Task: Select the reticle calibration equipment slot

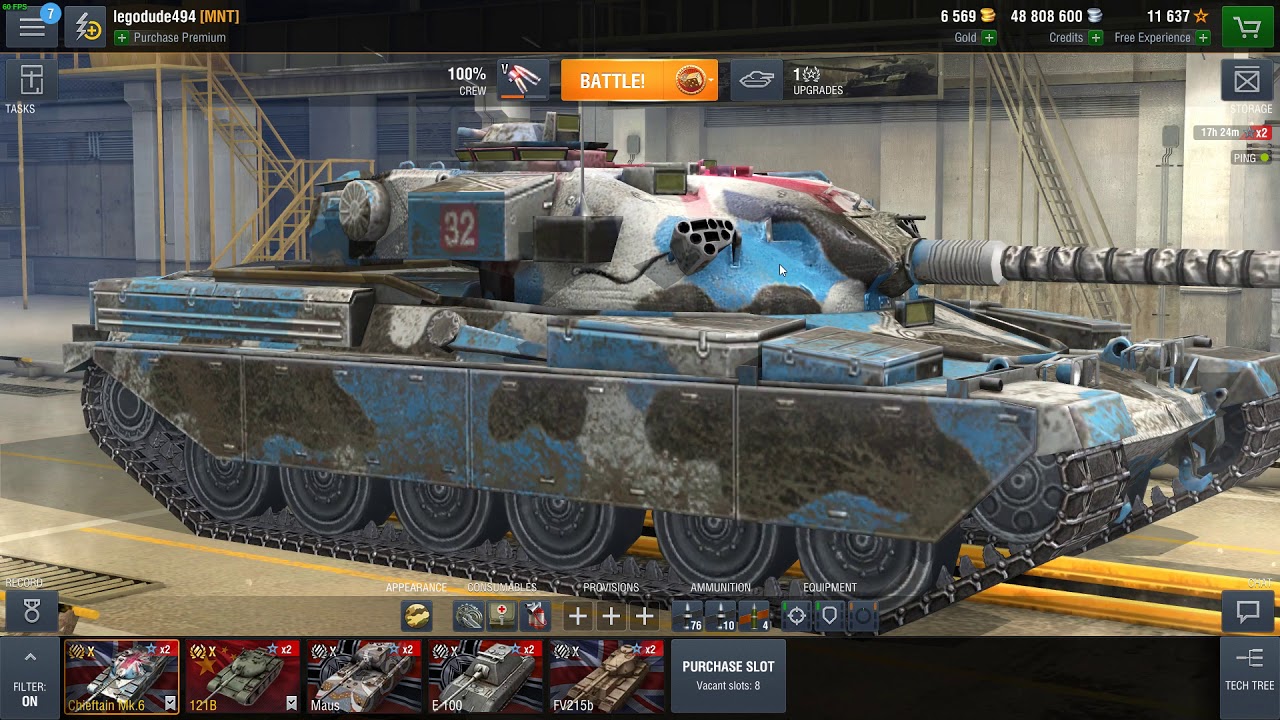Action: point(795,616)
